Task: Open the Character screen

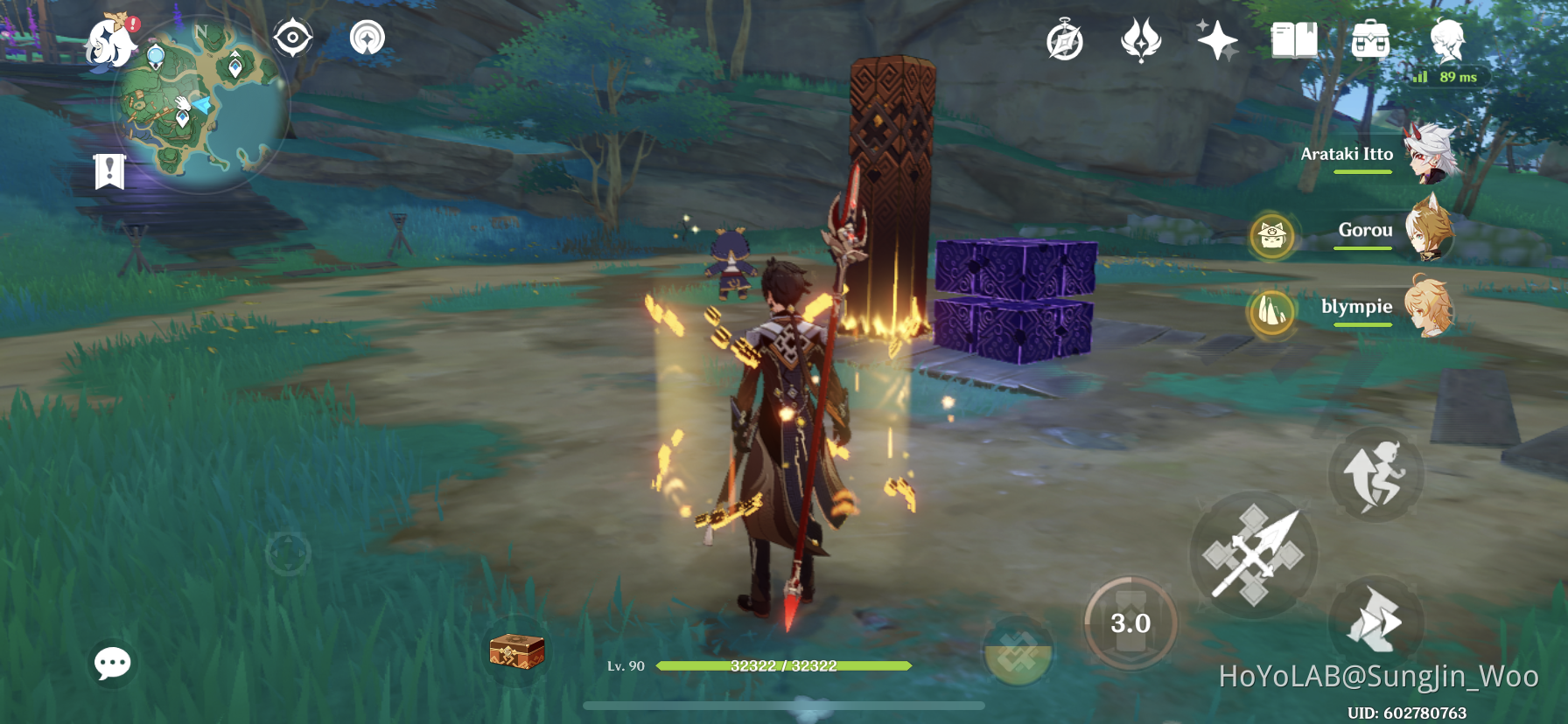Action: [1448, 38]
